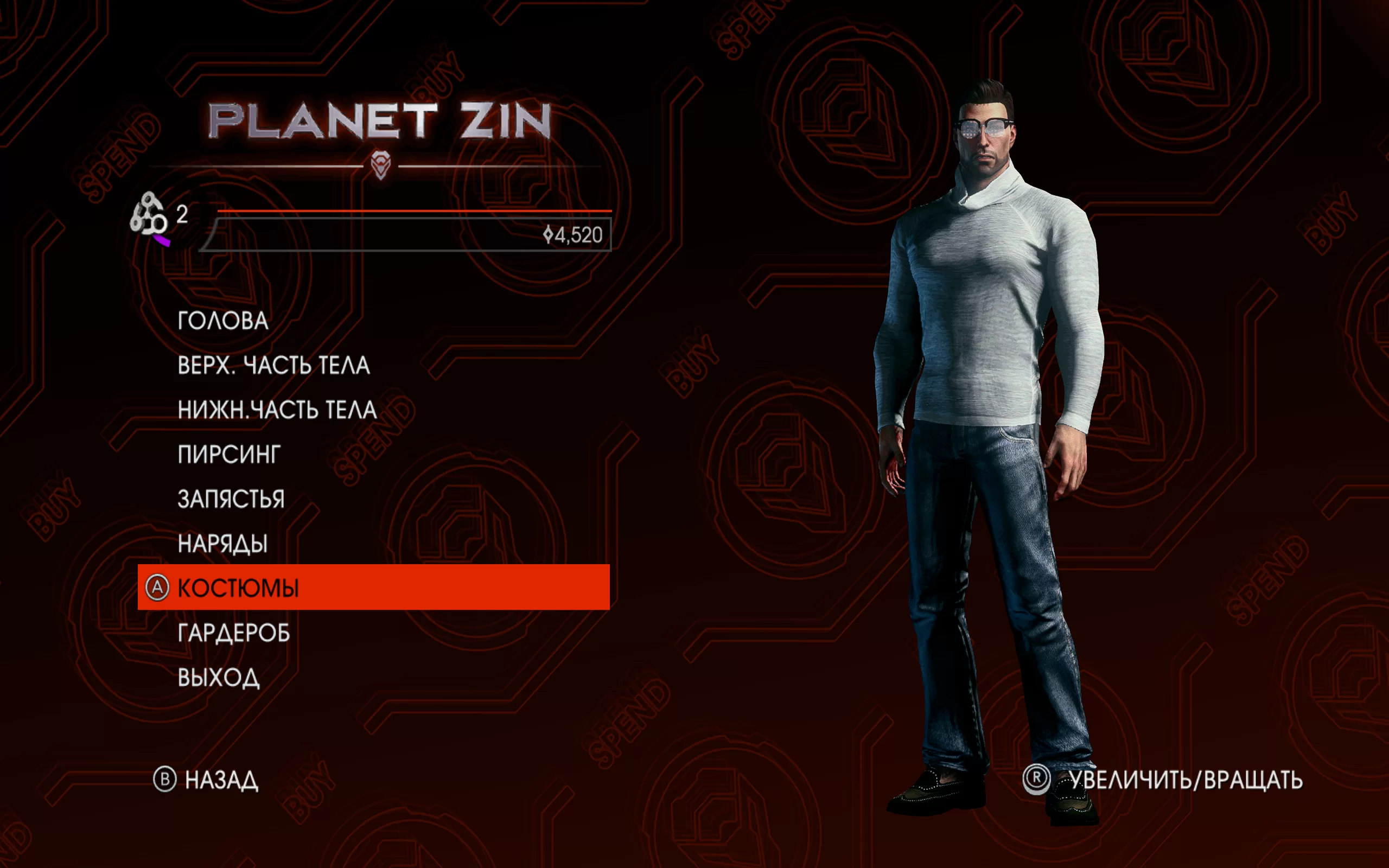Choose ВЫХОД to leave the shop
The width and height of the screenshot is (1389, 868).
(x=218, y=678)
